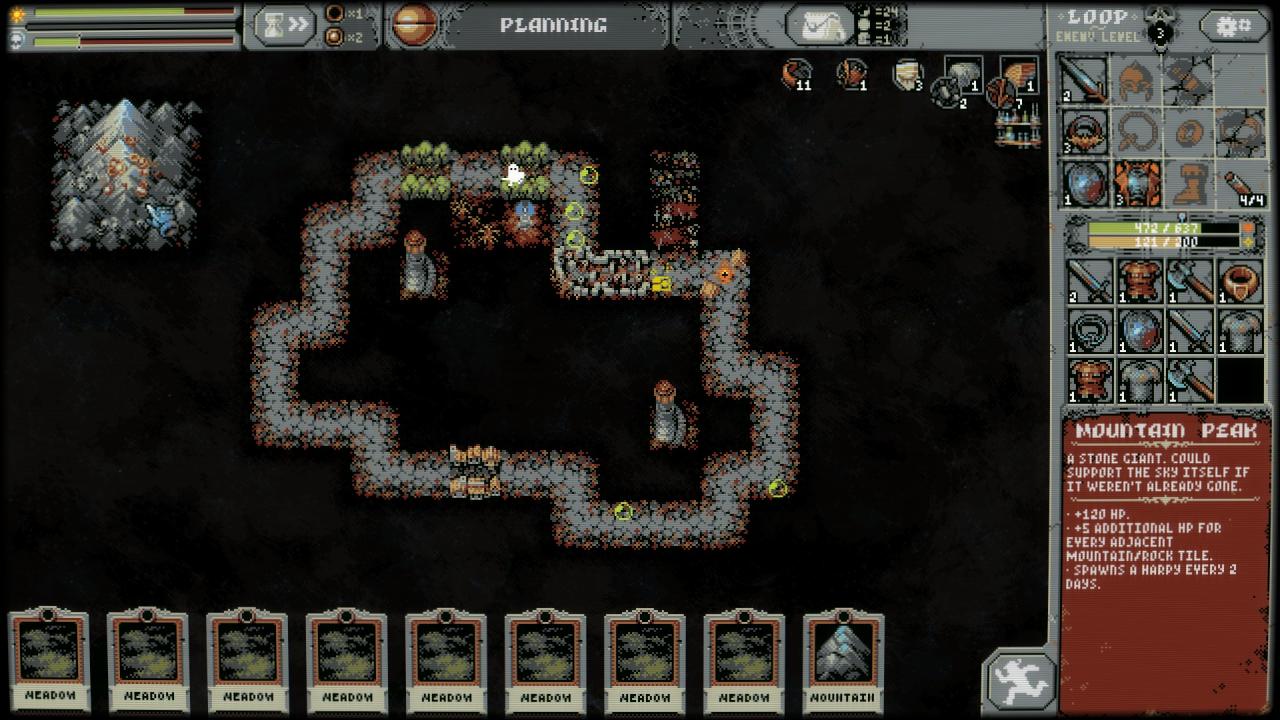Click the running man retreat button
Screen dimensions: 1280x720
pos(1020,682)
